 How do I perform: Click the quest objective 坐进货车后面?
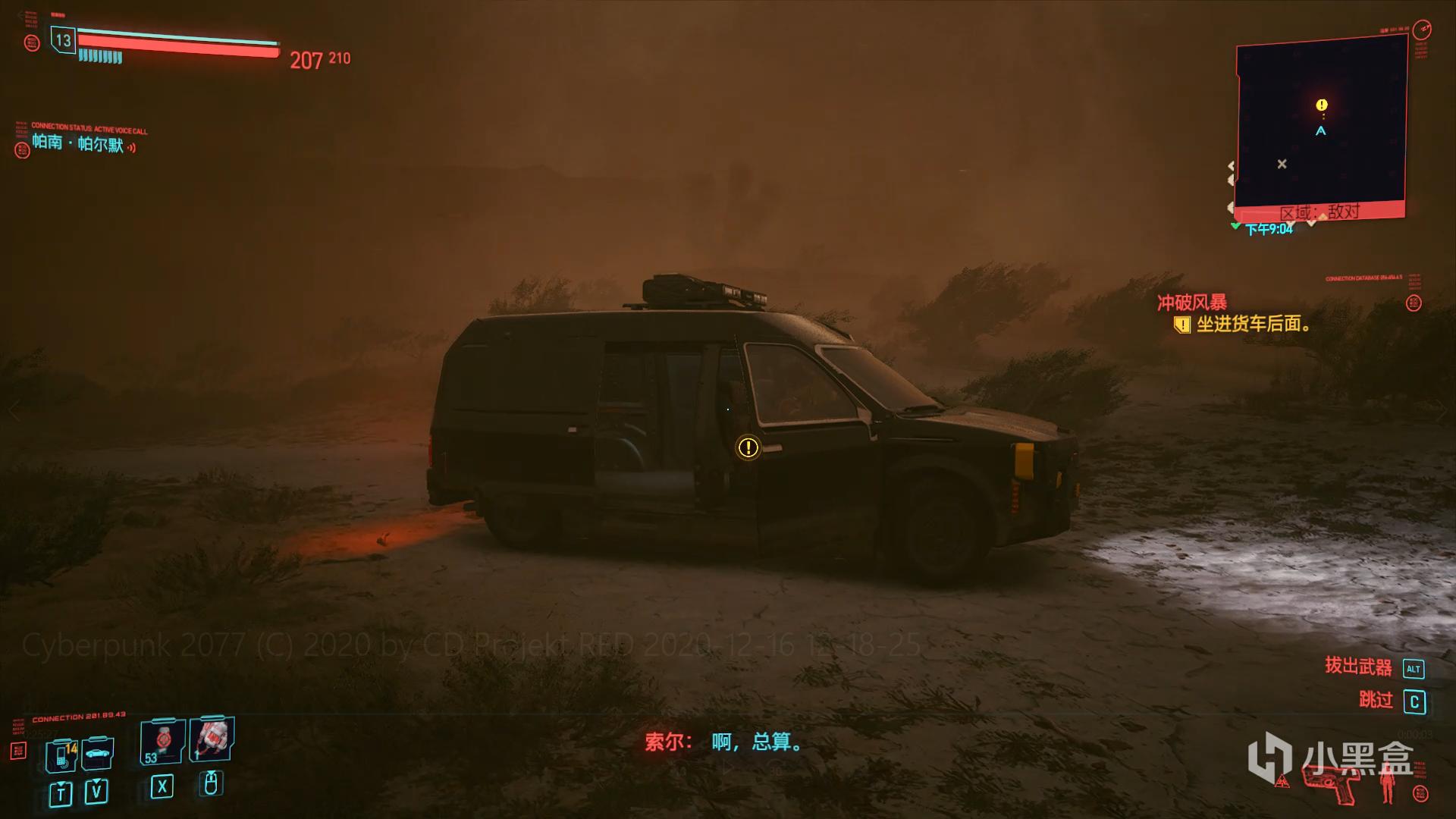point(1254,325)
